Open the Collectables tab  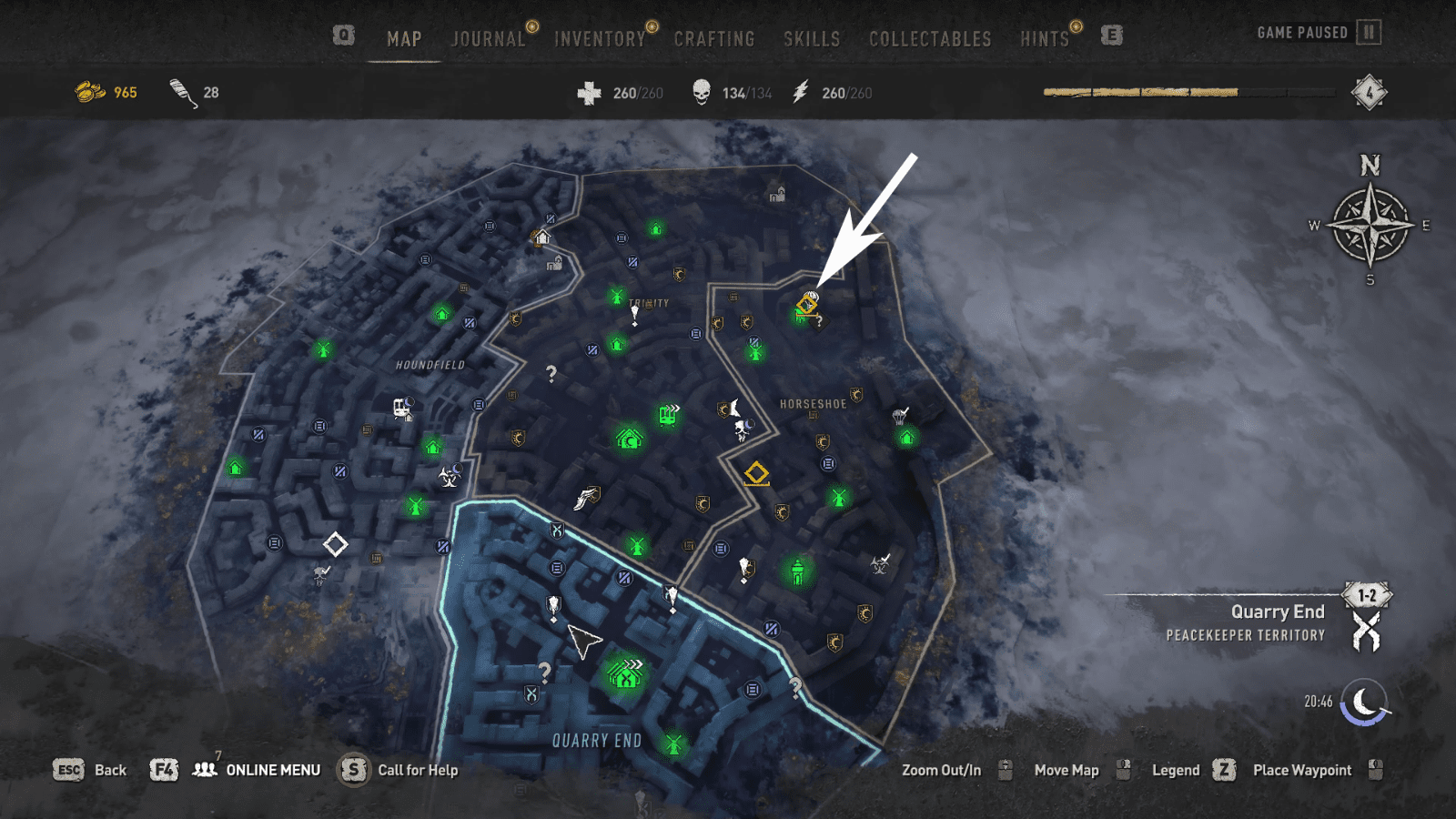coord(930,39)
